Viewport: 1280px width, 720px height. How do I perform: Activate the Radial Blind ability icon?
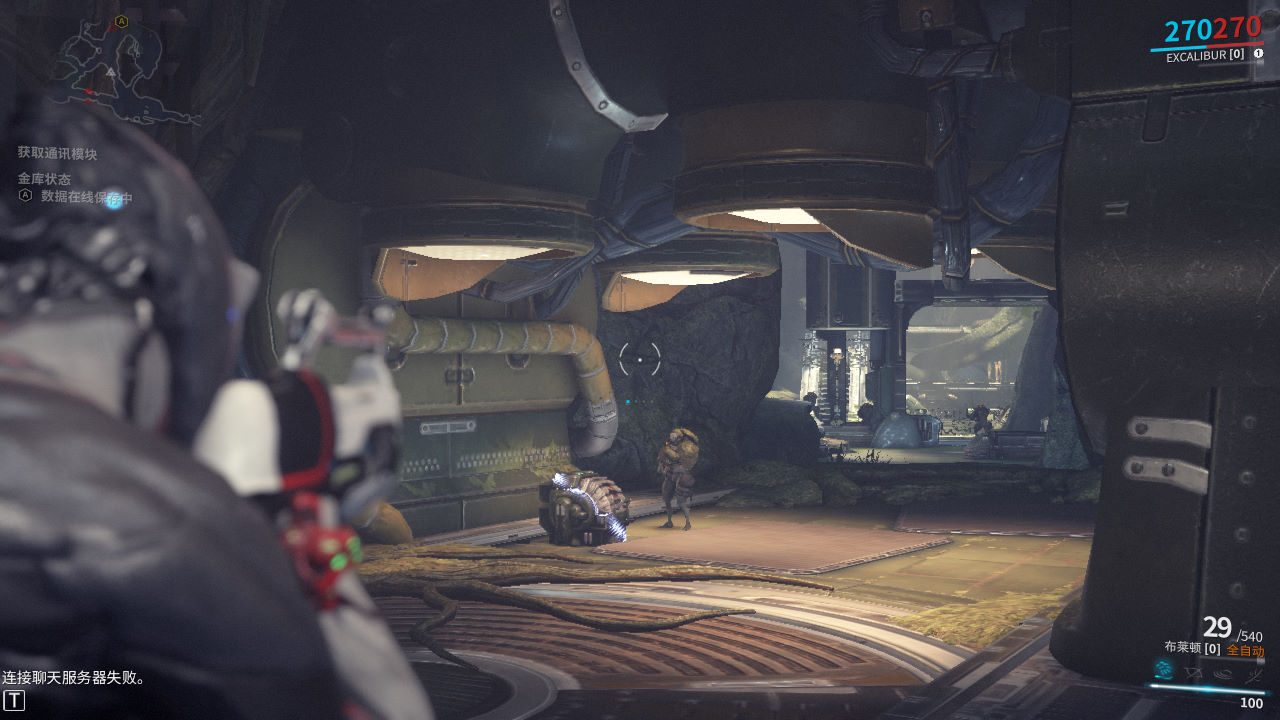1193,672
